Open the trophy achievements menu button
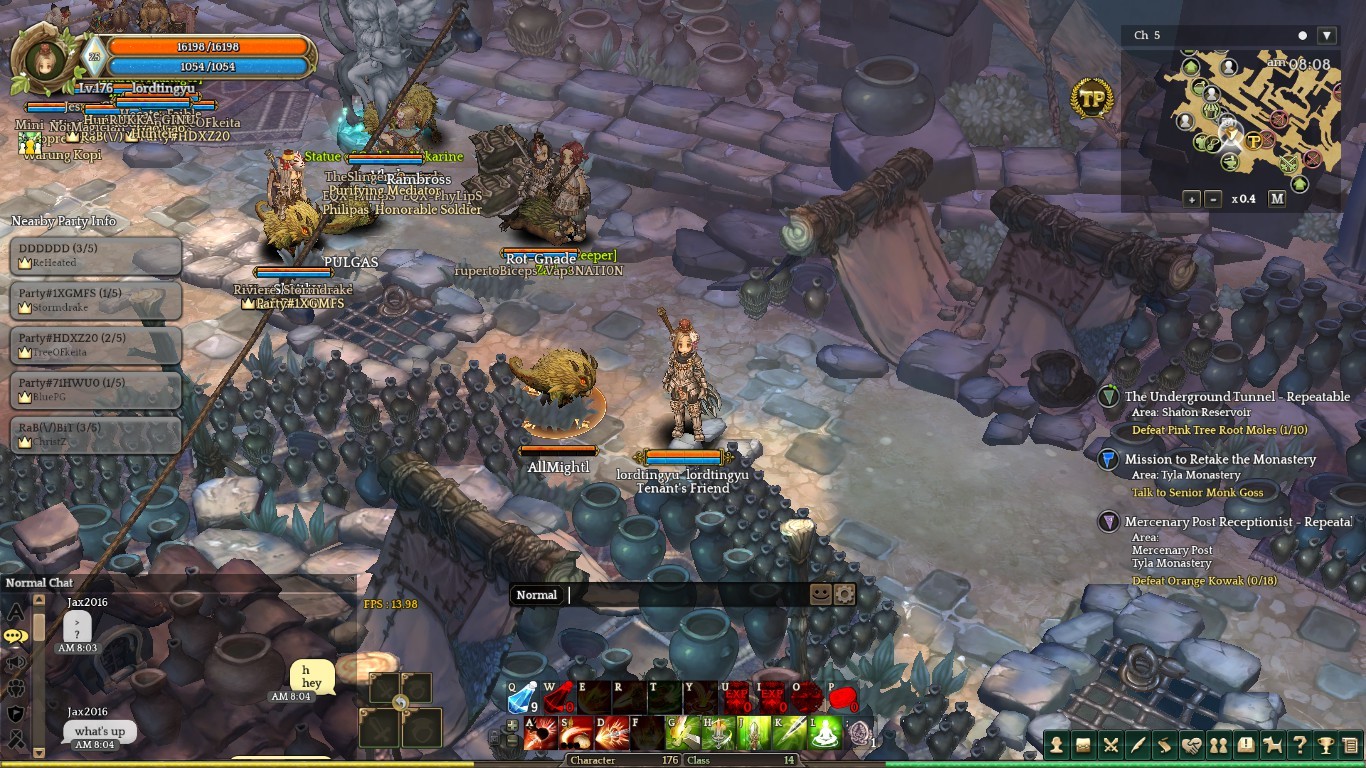Screen dimensions: 1366x768 click(1325, 745)
